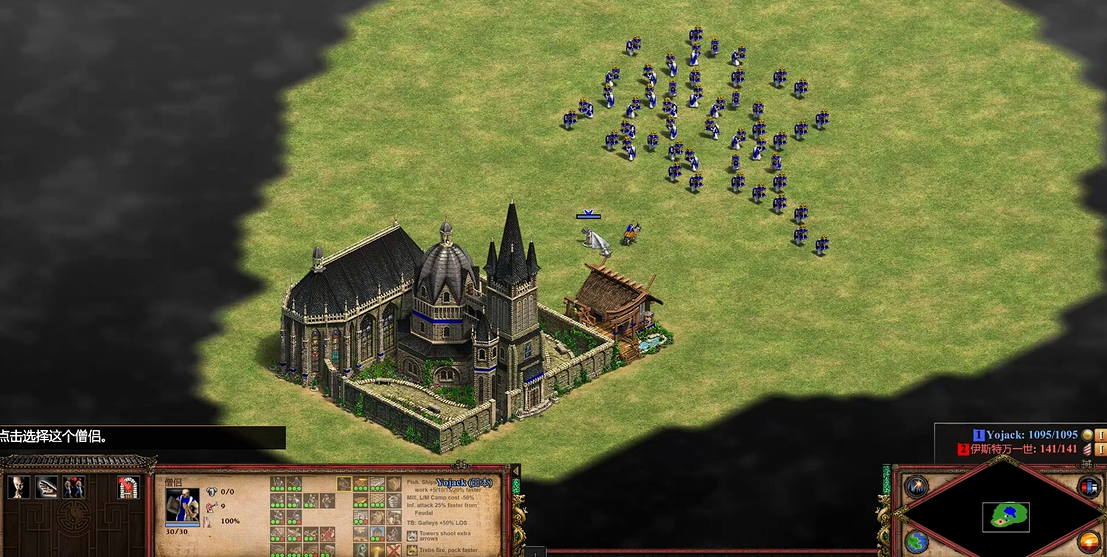Click the red arch command icon
This screenshot has width=1107, height=557.
127,487
